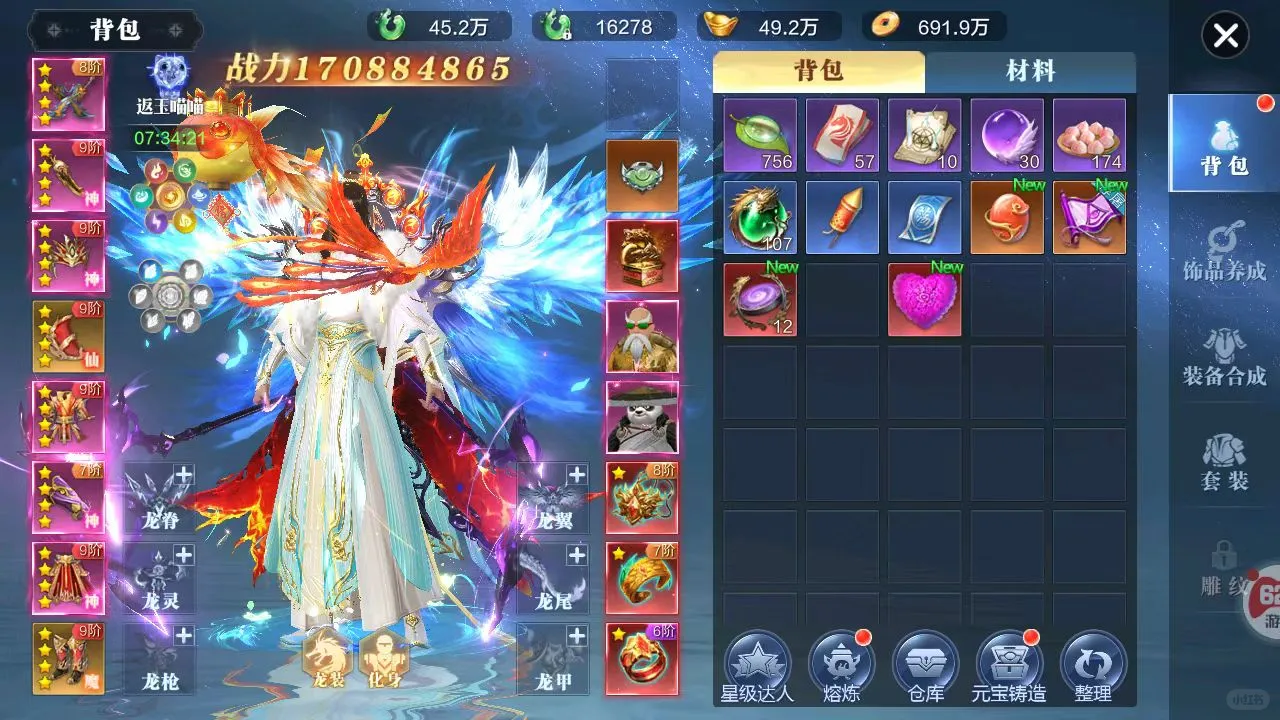Screen dimensions: 1280x720
Task: Tap the 星级达人 button
Action: click(758, 667)
